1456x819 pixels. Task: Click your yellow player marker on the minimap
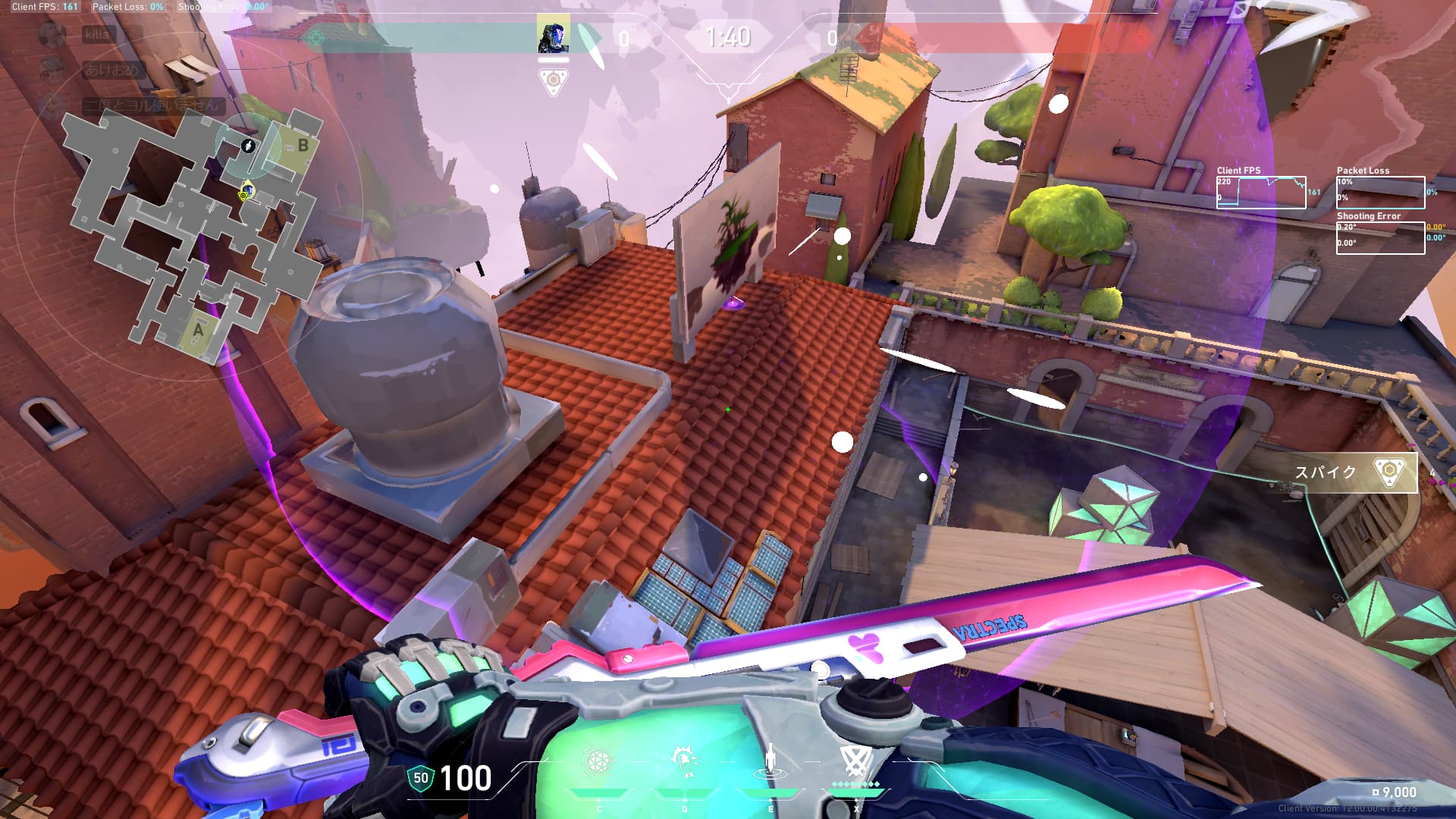[x=245, y=193]
